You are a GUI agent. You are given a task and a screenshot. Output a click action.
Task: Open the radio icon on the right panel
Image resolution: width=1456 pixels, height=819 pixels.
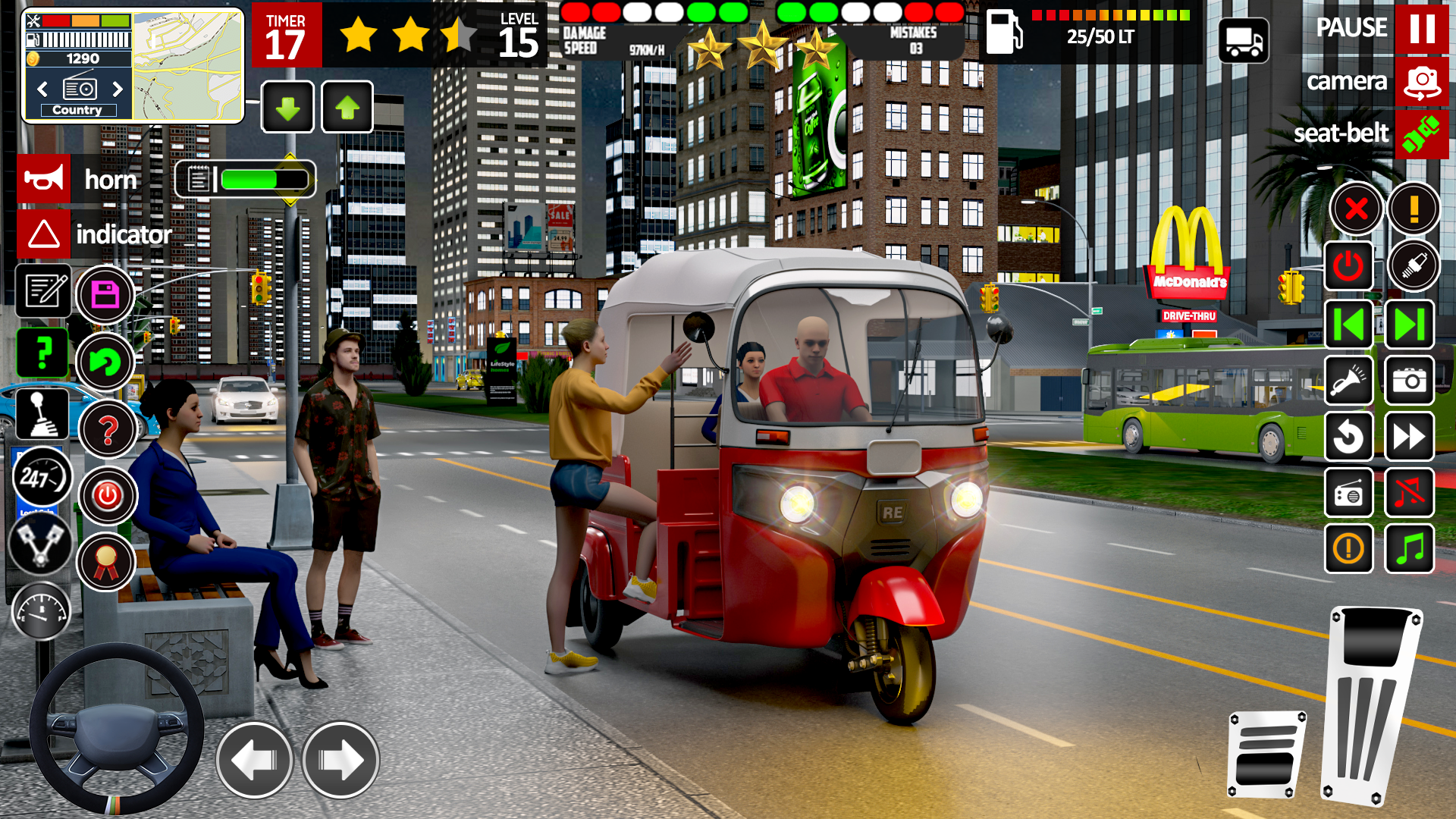pos(1349,494)
